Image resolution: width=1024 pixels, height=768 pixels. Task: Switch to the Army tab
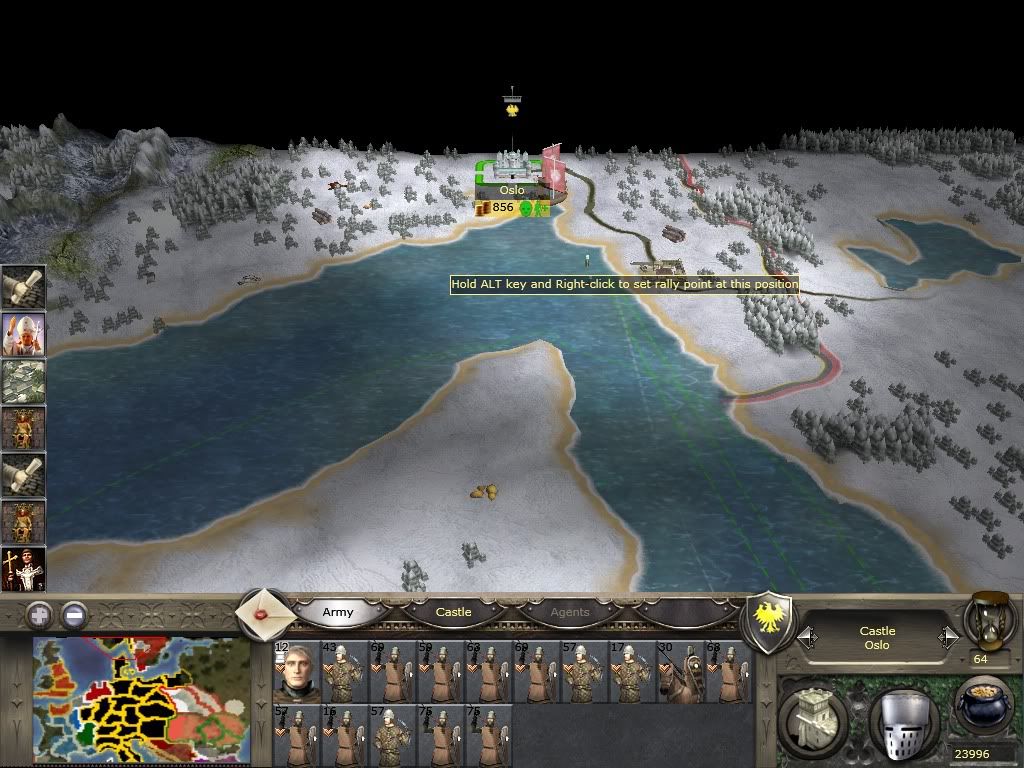click(x=338, y=612)
